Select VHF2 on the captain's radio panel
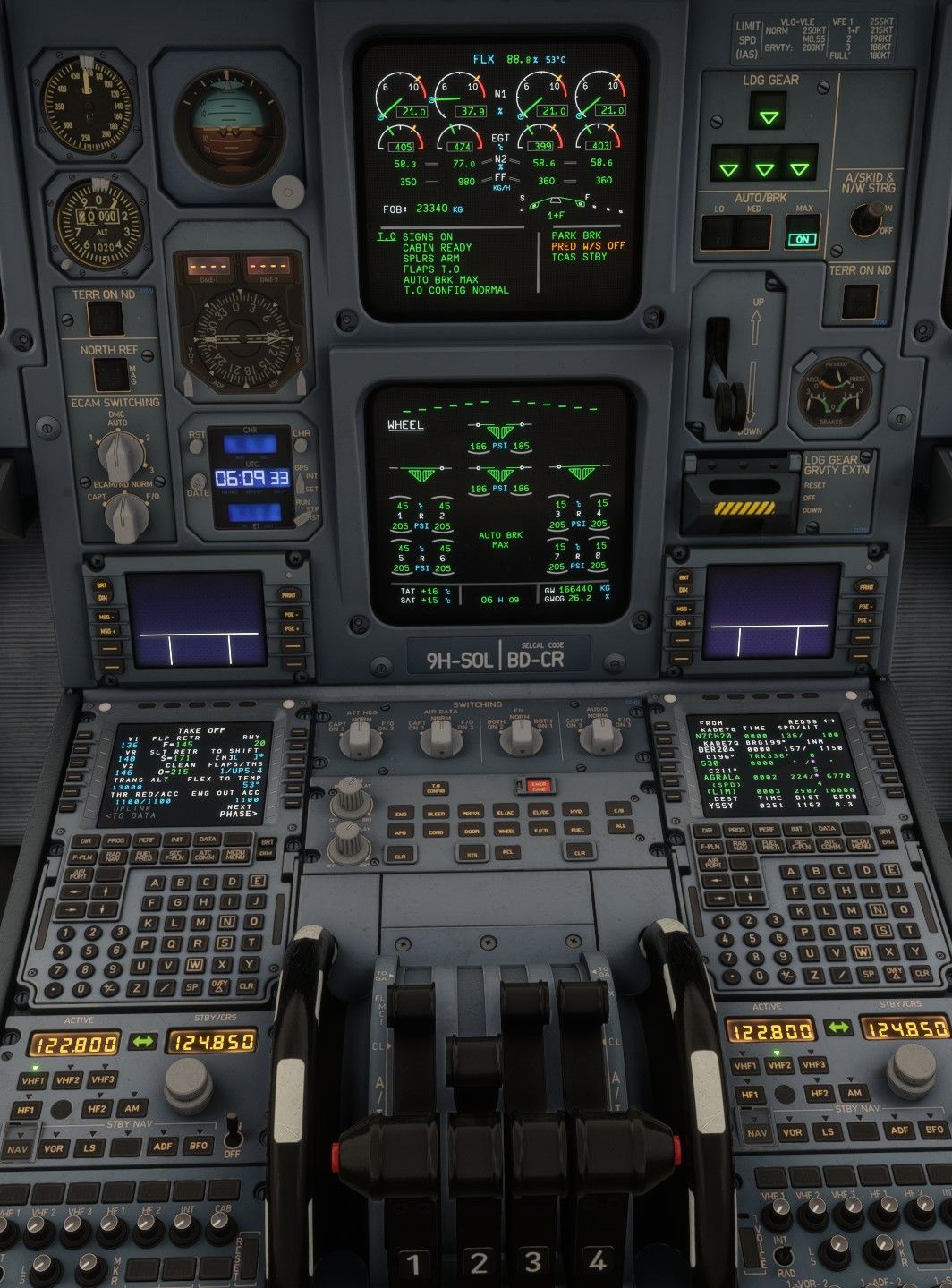This screenshot has width=952, height=1288. 67,1080
